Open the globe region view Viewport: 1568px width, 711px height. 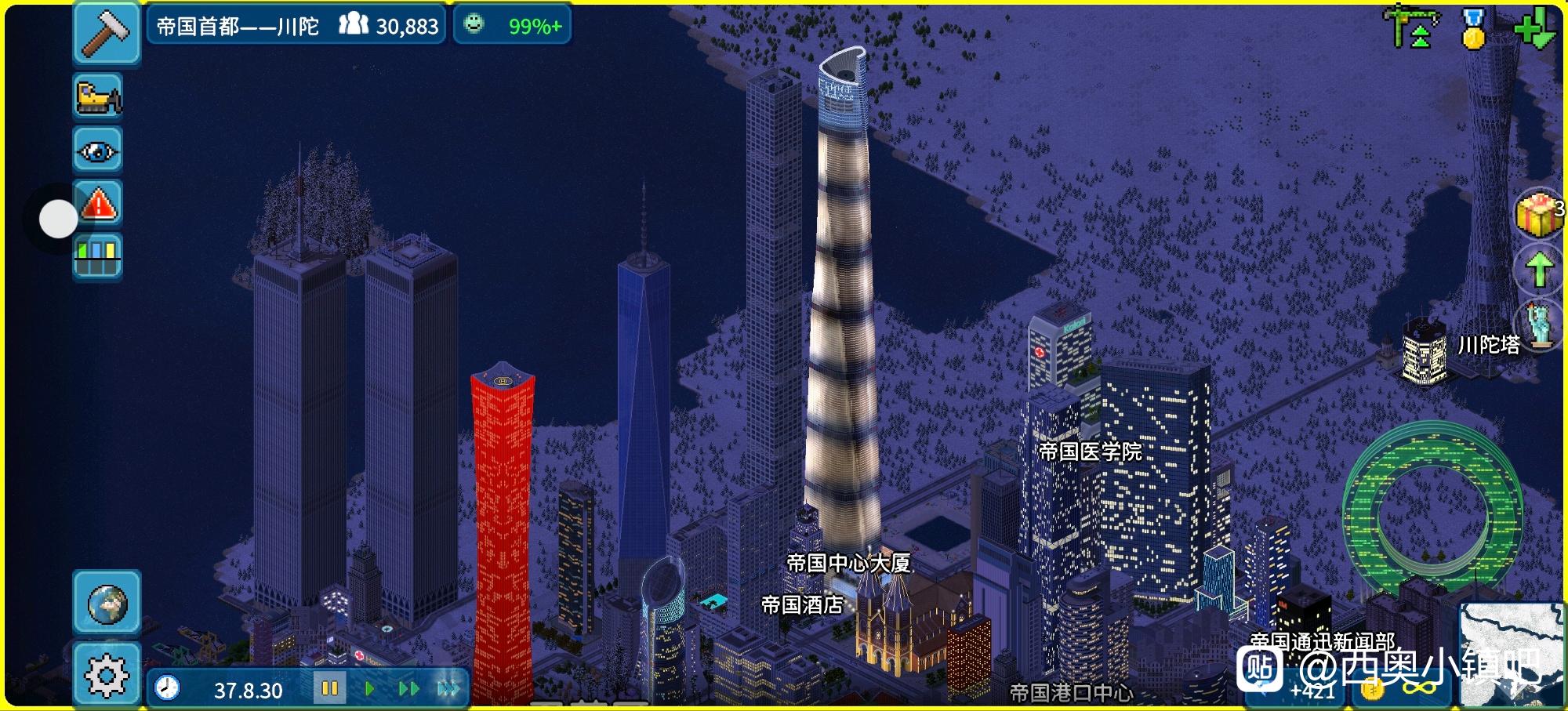pos(107,603)
